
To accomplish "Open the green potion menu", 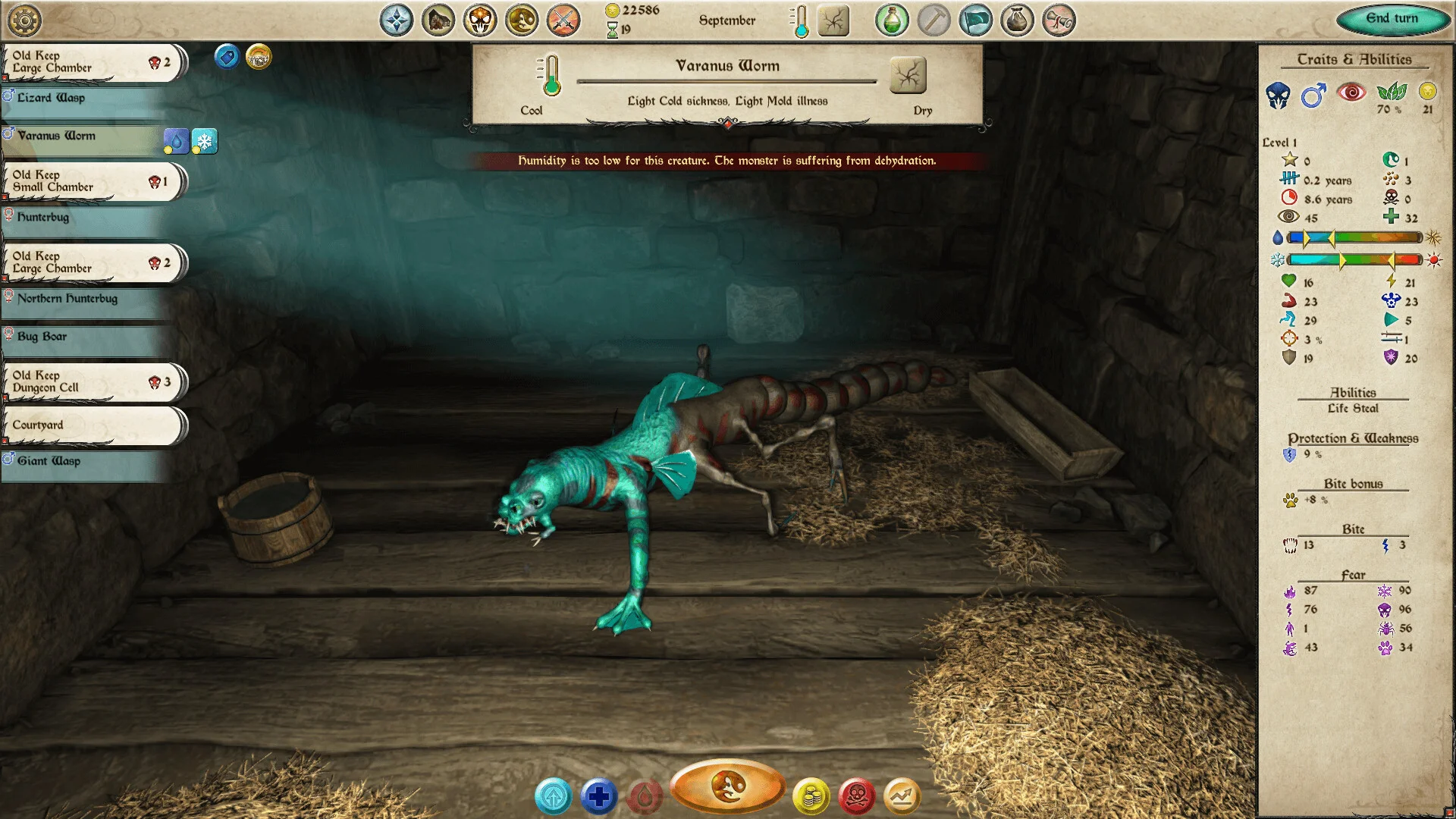I will [892, 20].
